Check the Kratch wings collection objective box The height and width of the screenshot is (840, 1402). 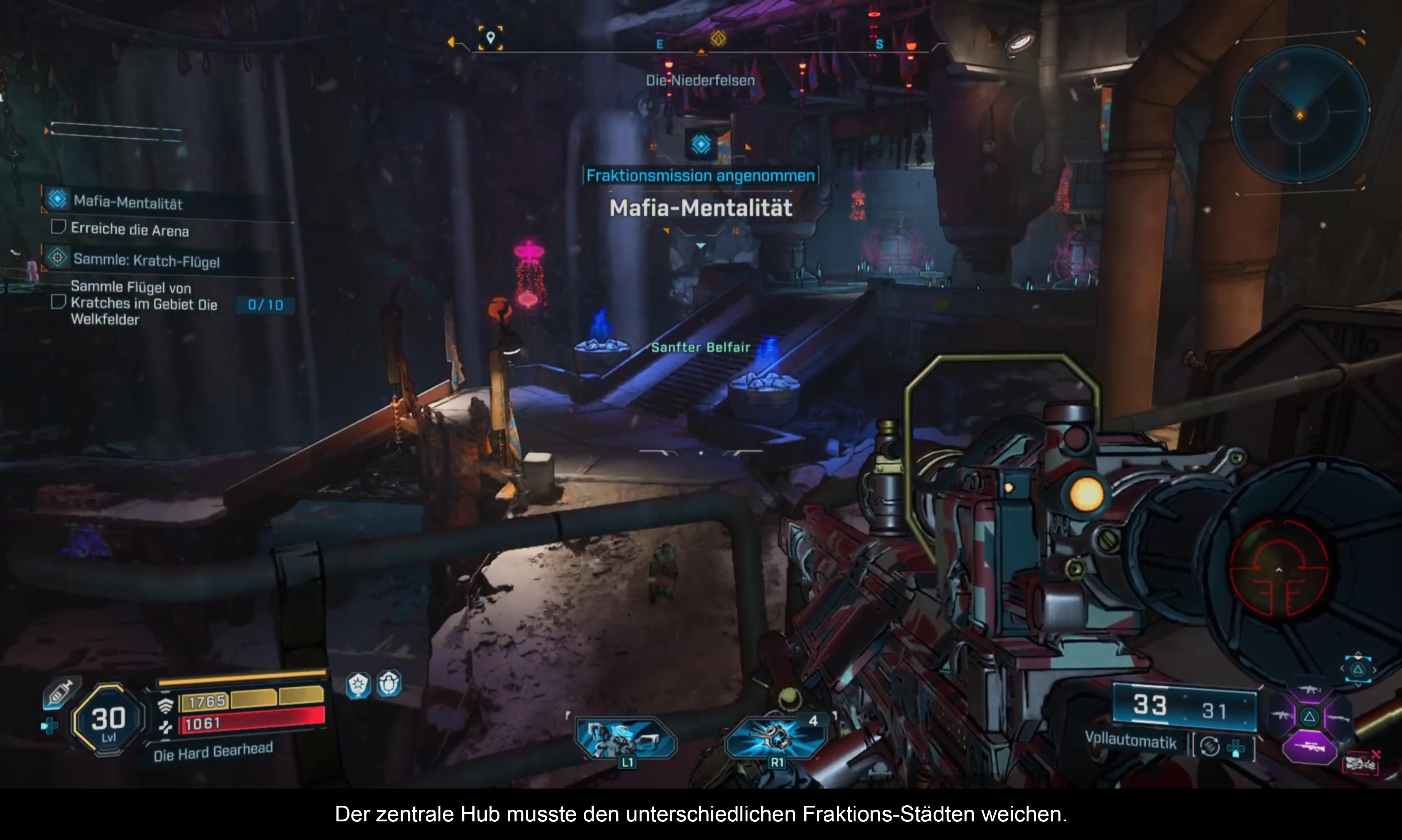(x=58, y=302)
